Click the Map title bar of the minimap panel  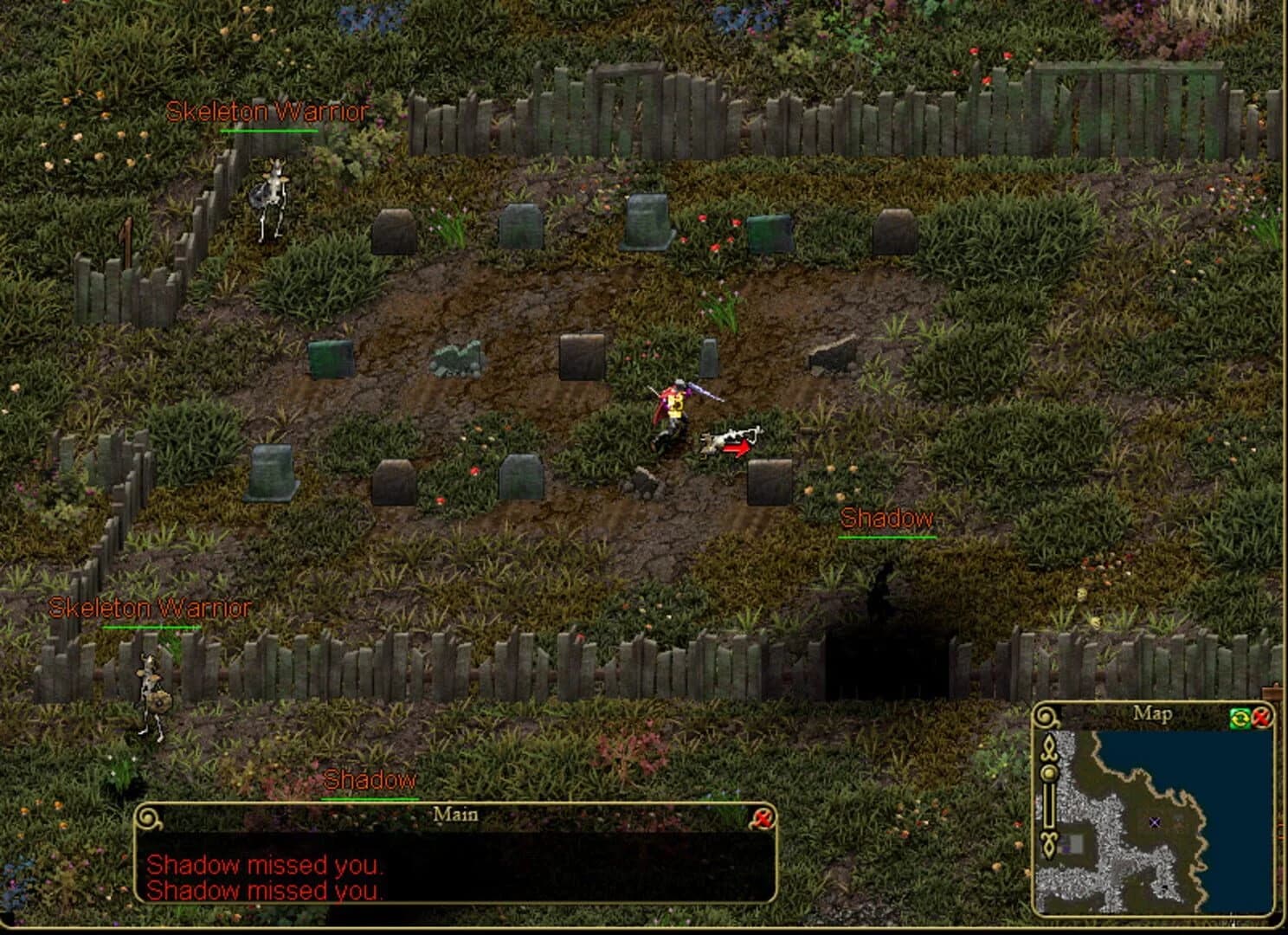coord(1151,714)
